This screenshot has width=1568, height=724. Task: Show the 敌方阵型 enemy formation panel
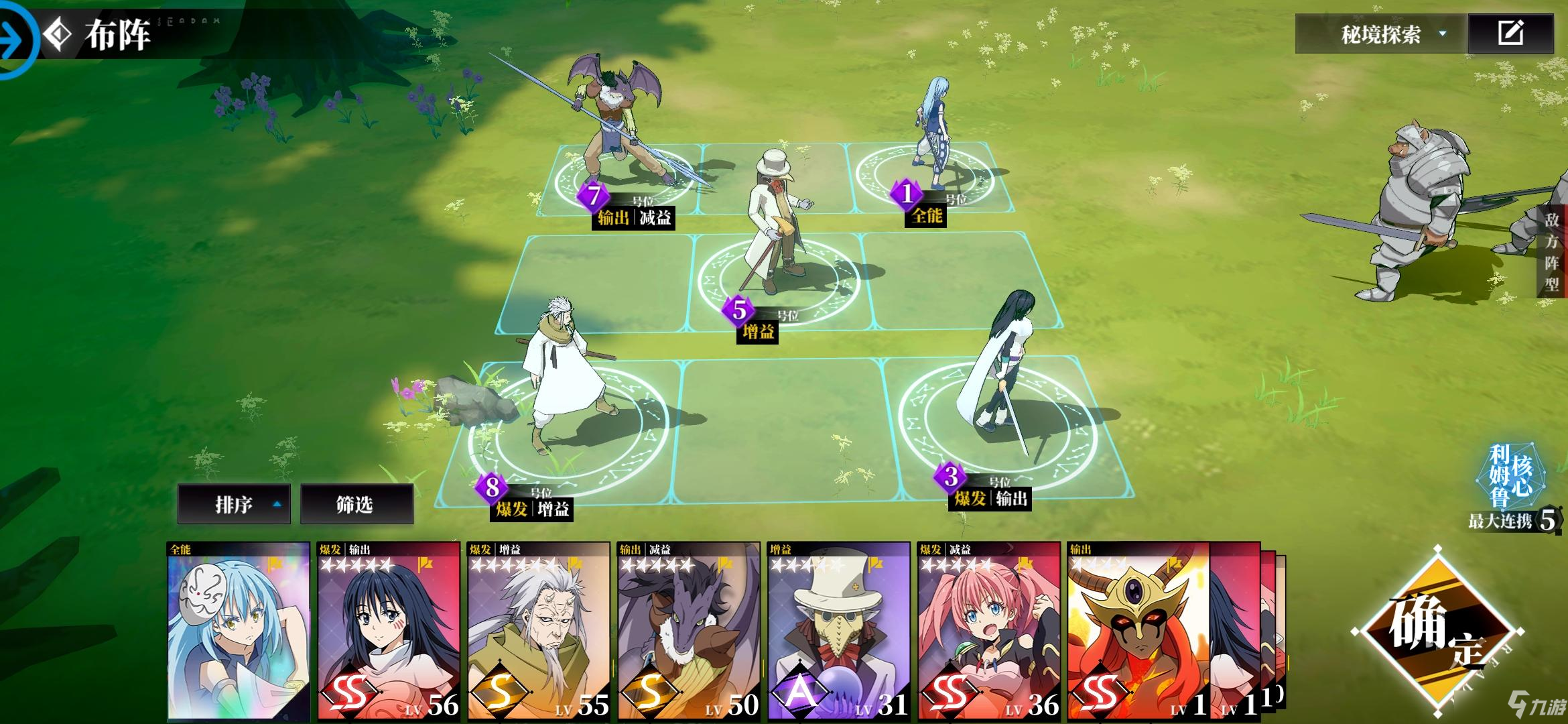tap(1552, 251)
